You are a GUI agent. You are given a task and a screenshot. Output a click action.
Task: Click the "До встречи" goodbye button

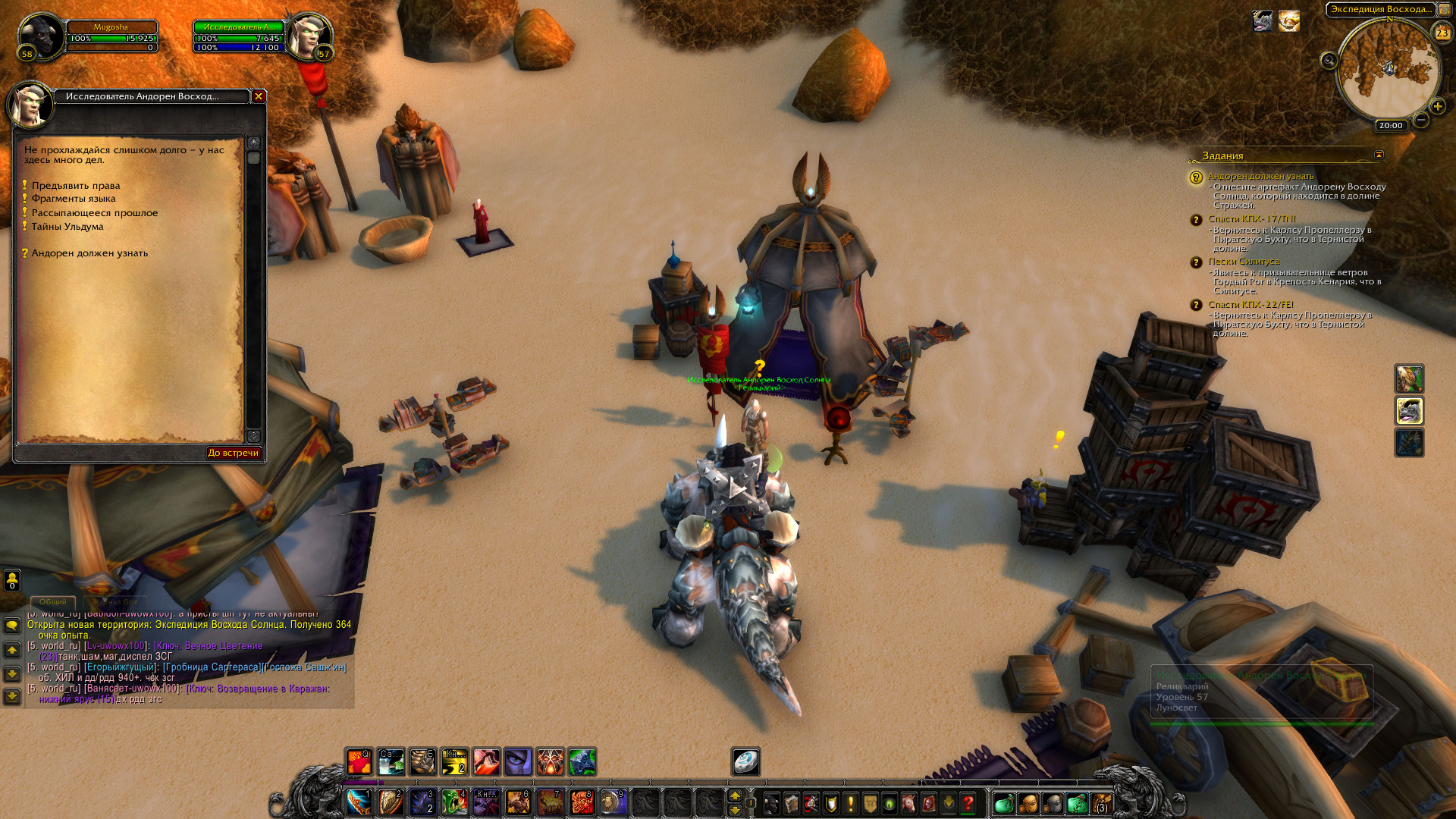coord(233,453)
